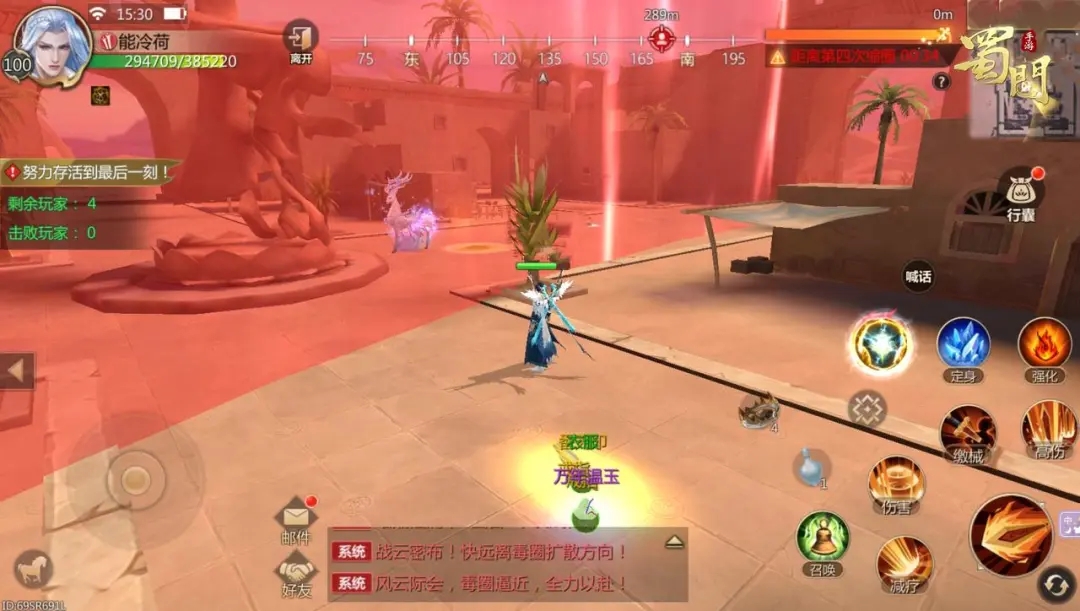Use the 召唤 bell summon skill

[x=822, y=539]
